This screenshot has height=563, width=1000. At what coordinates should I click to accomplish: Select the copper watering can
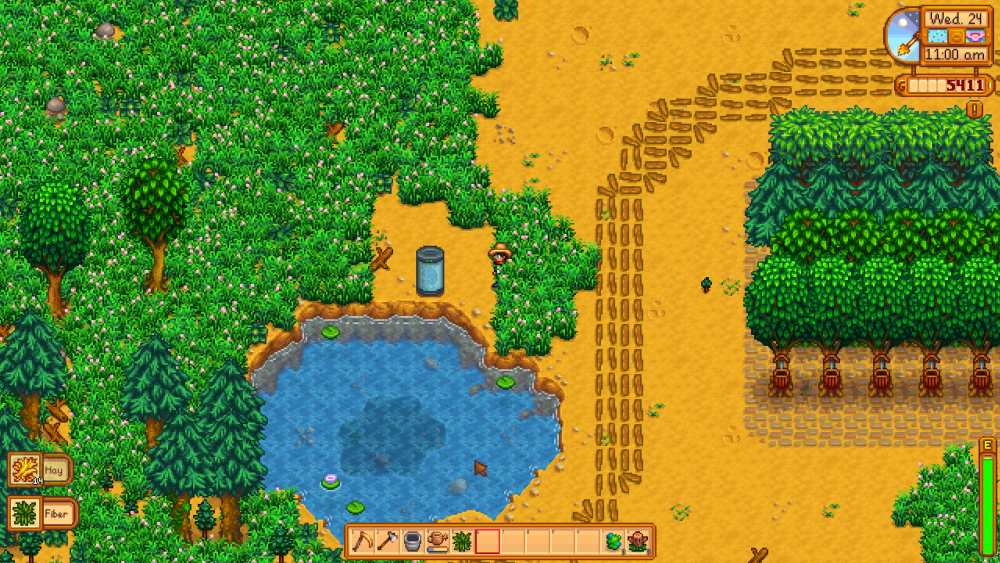click(437, 541)
